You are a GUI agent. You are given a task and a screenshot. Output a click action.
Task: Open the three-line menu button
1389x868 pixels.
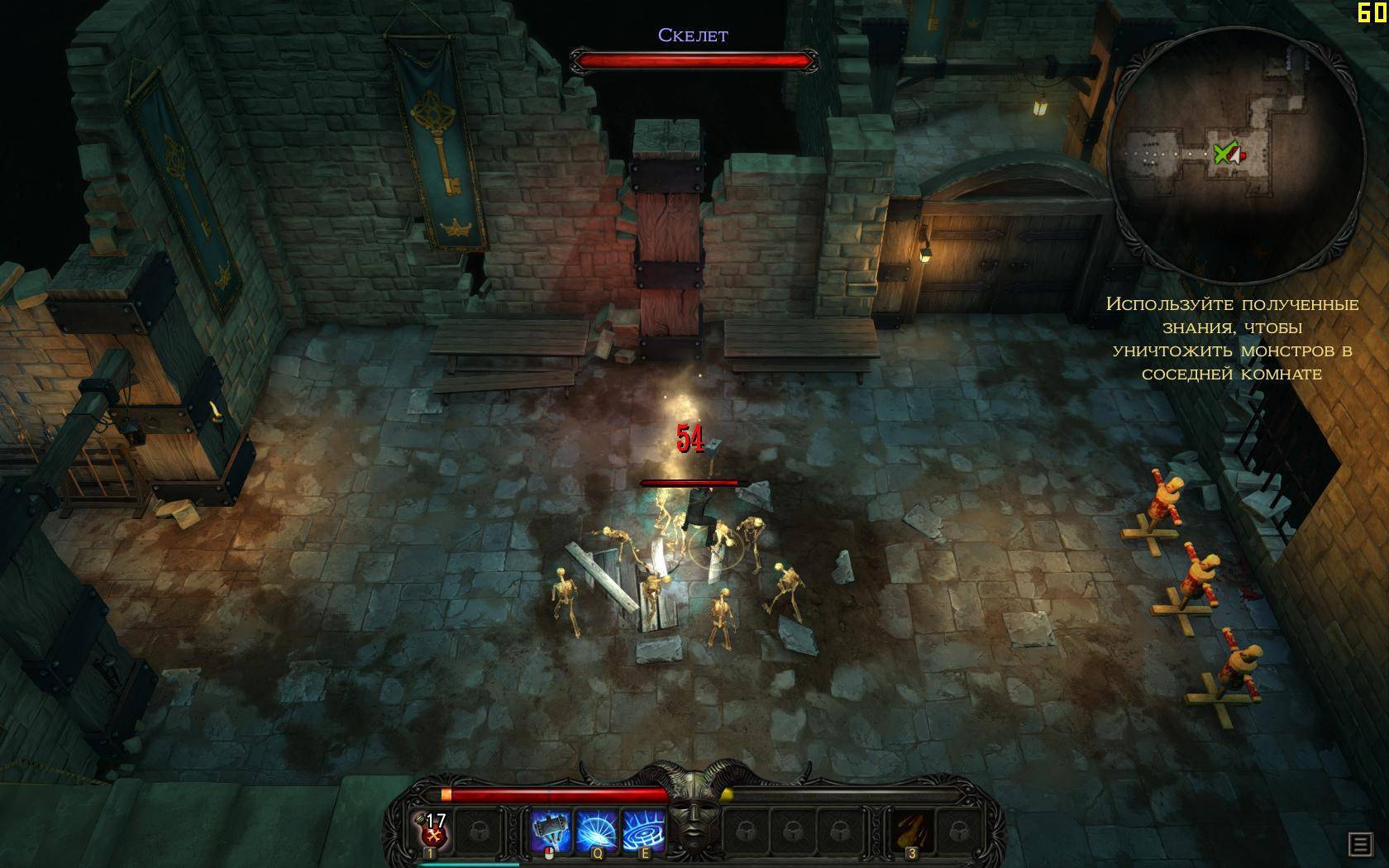1359,843
